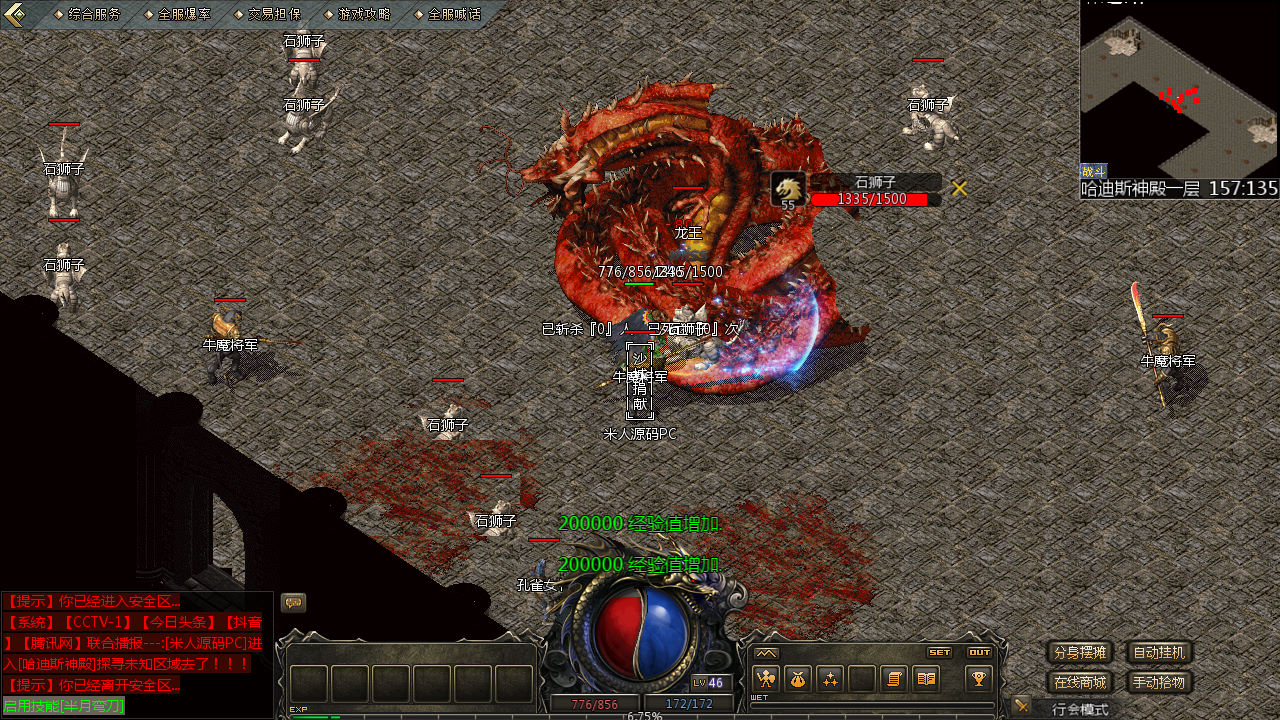Image resolution: width=1280 pixels, height=720 pixels.
Task: Open the 全服爆率 drop-rate menu
Action: click(x=184, y=14)
